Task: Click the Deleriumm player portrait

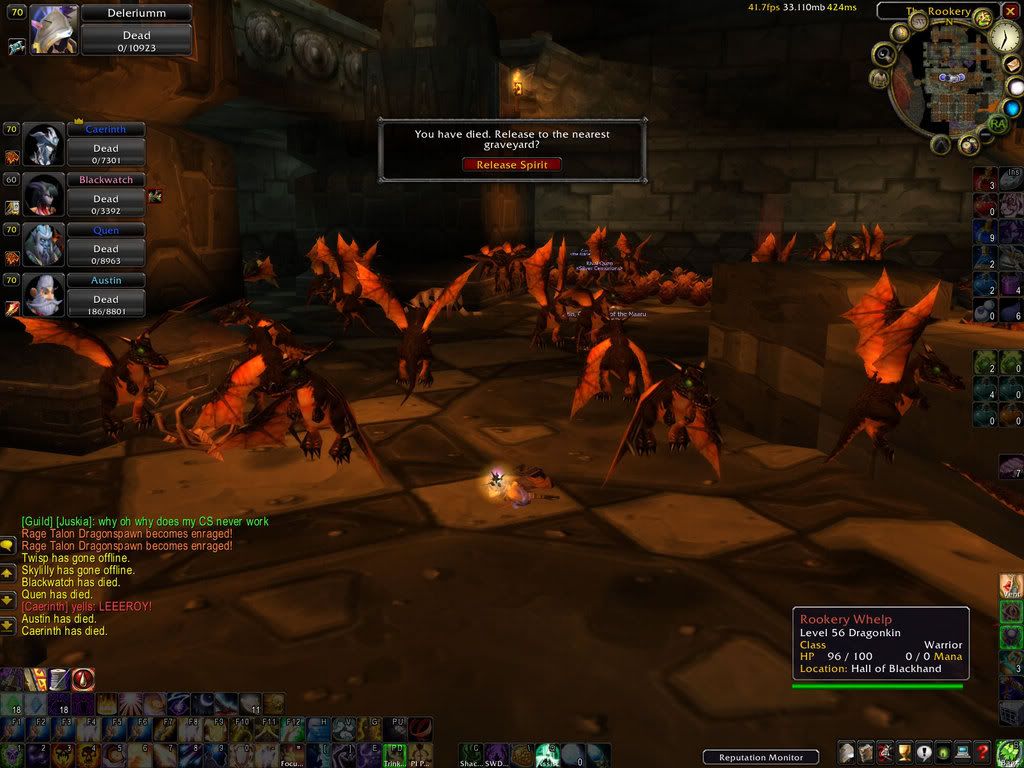Action: tap(54, 29)
